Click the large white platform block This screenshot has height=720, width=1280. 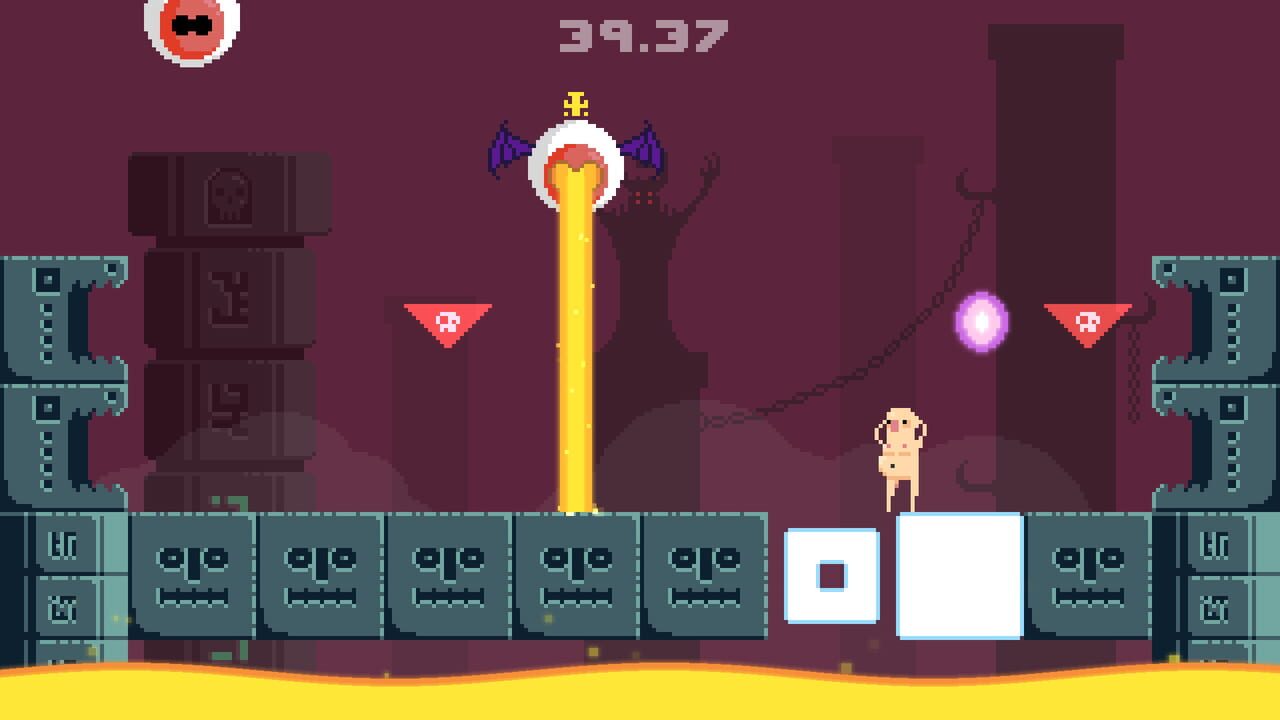tap(958, 575)
